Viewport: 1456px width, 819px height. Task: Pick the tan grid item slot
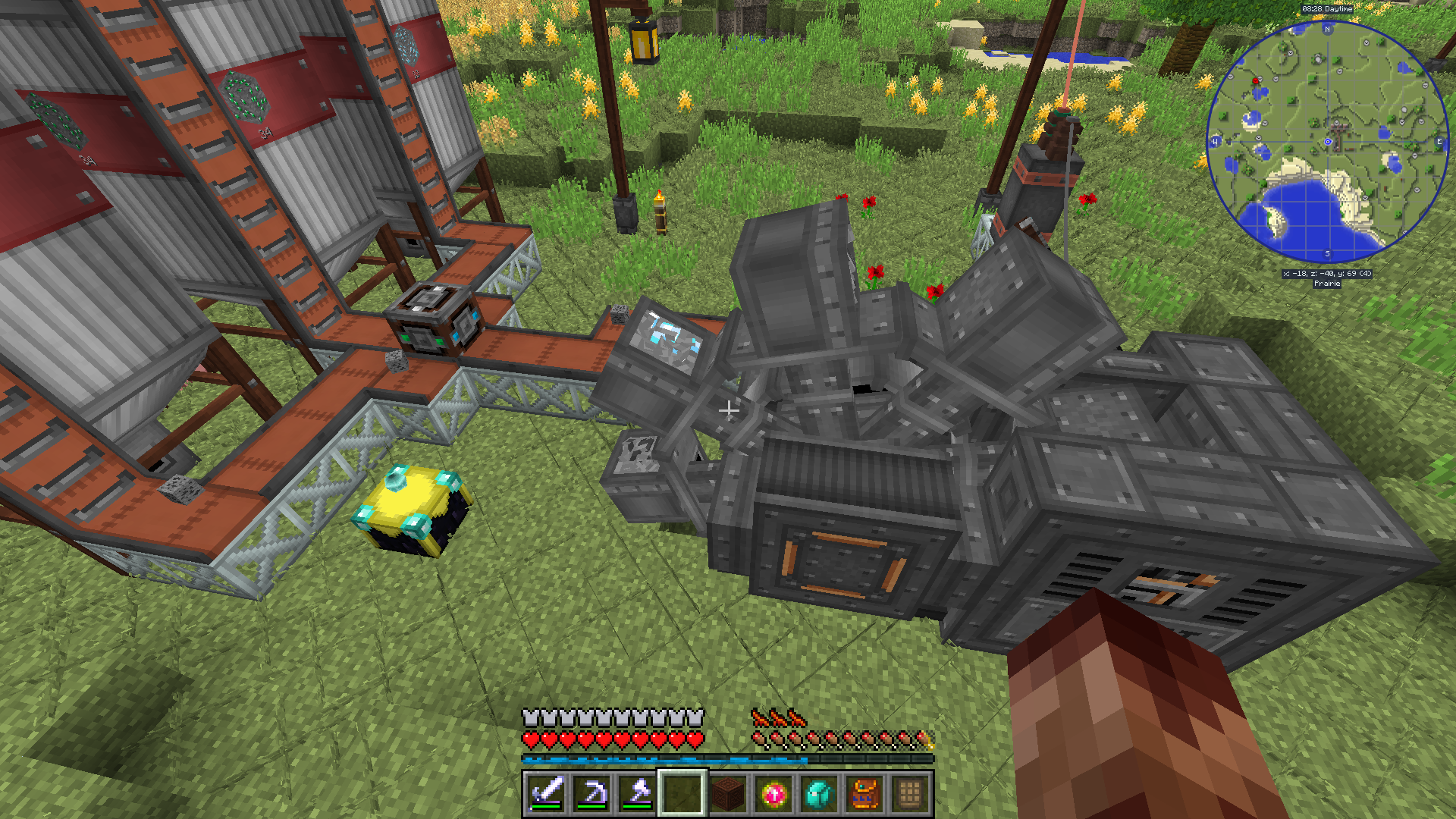[x=910, y=794]
